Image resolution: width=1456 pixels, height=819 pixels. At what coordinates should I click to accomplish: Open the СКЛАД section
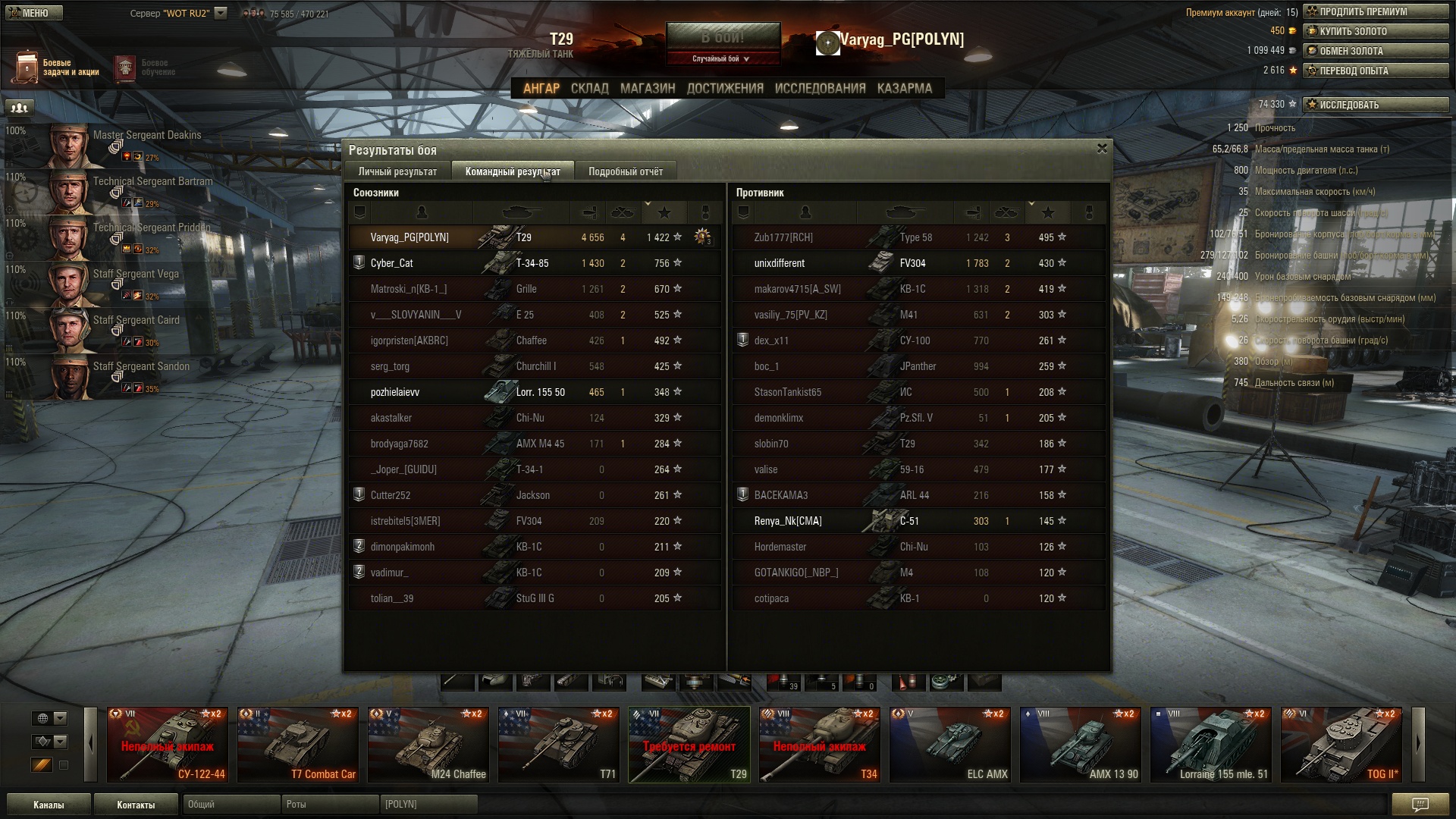589,88
